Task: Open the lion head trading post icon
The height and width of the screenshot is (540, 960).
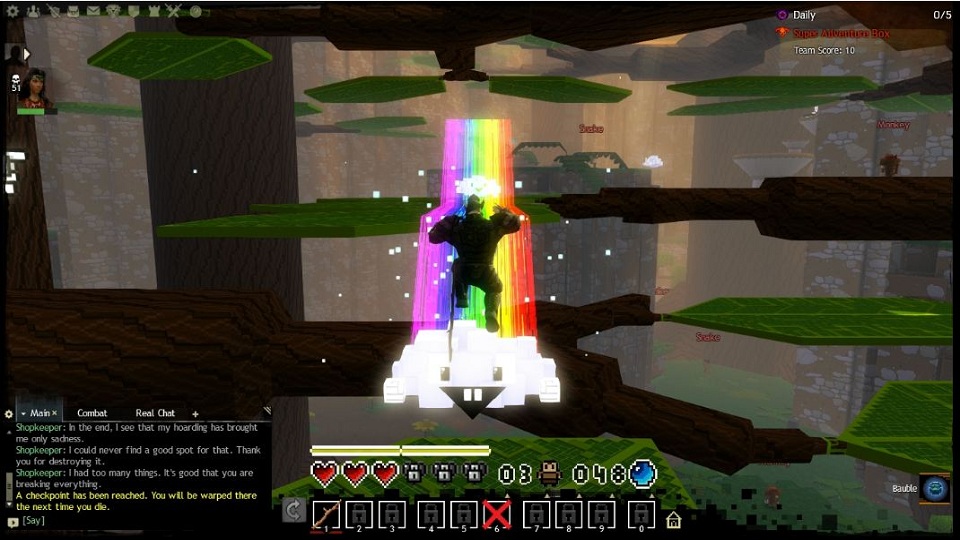Action: coord(113,12)
